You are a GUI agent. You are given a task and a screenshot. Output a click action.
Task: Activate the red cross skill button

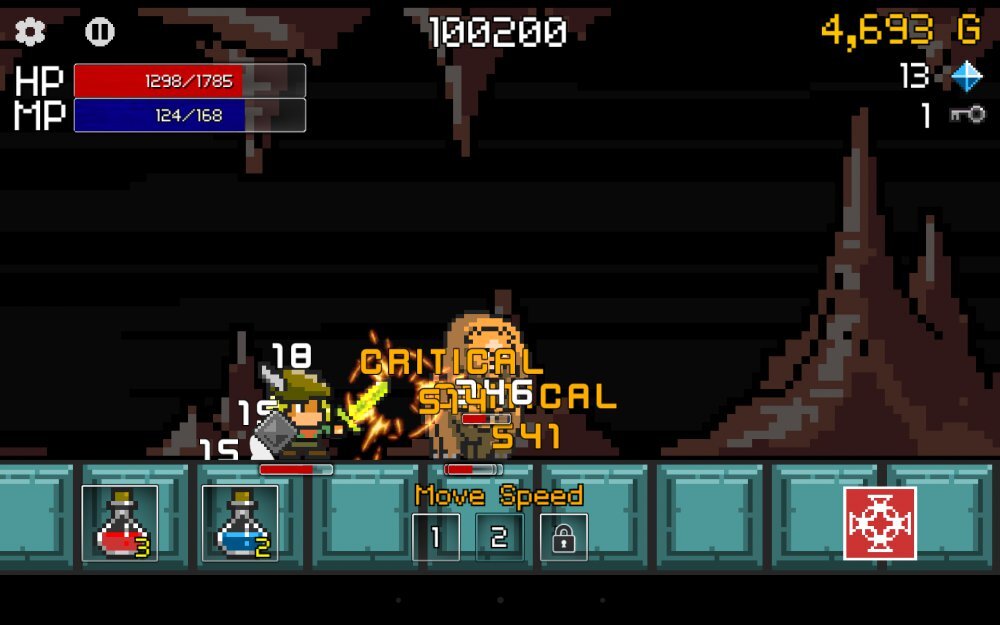pyautogui.click(x=880, y=523)
